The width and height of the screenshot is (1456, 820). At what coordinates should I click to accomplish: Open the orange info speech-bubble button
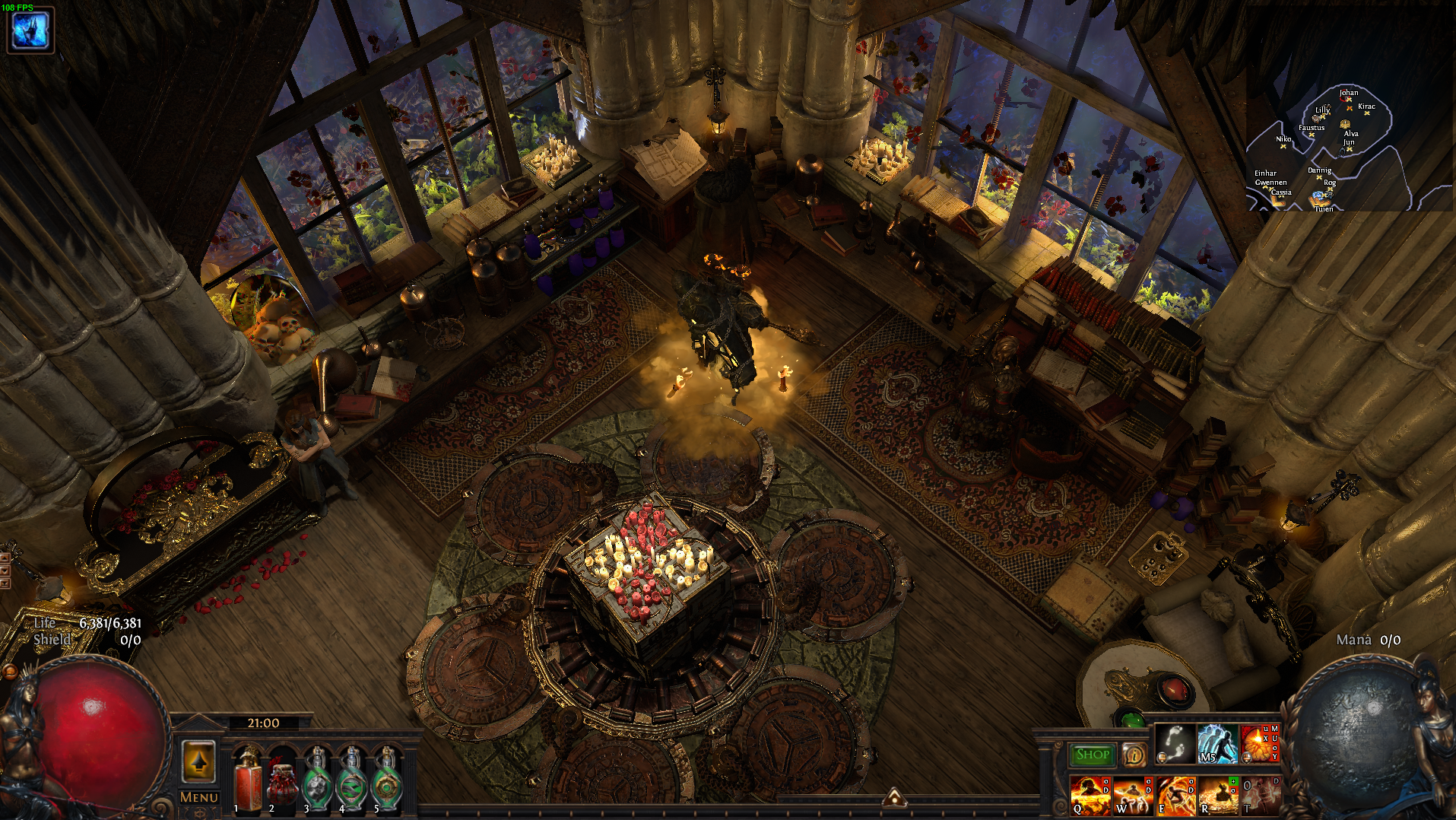click(1134, 755)
